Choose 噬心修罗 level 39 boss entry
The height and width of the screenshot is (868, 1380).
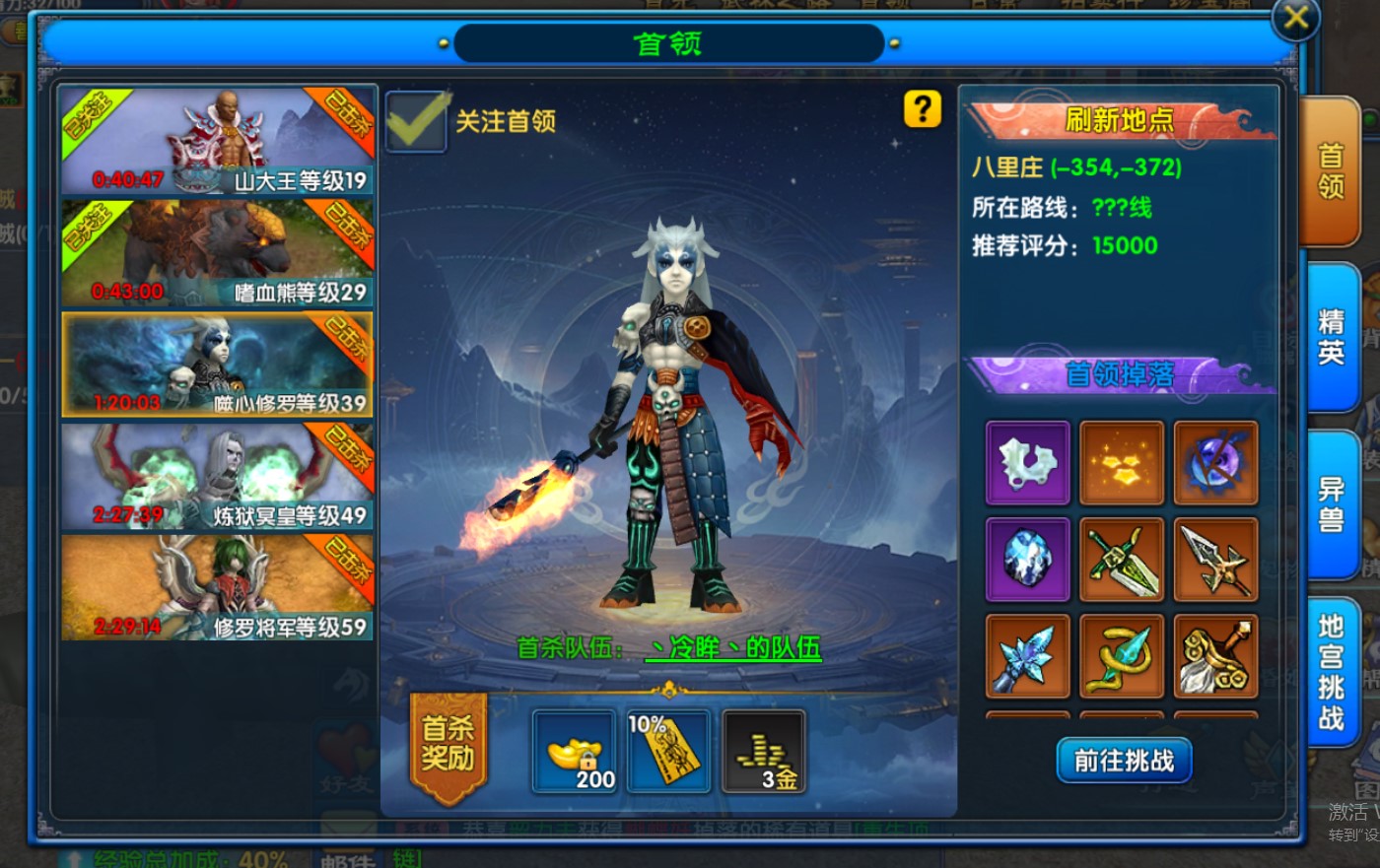tap(217, 365)
